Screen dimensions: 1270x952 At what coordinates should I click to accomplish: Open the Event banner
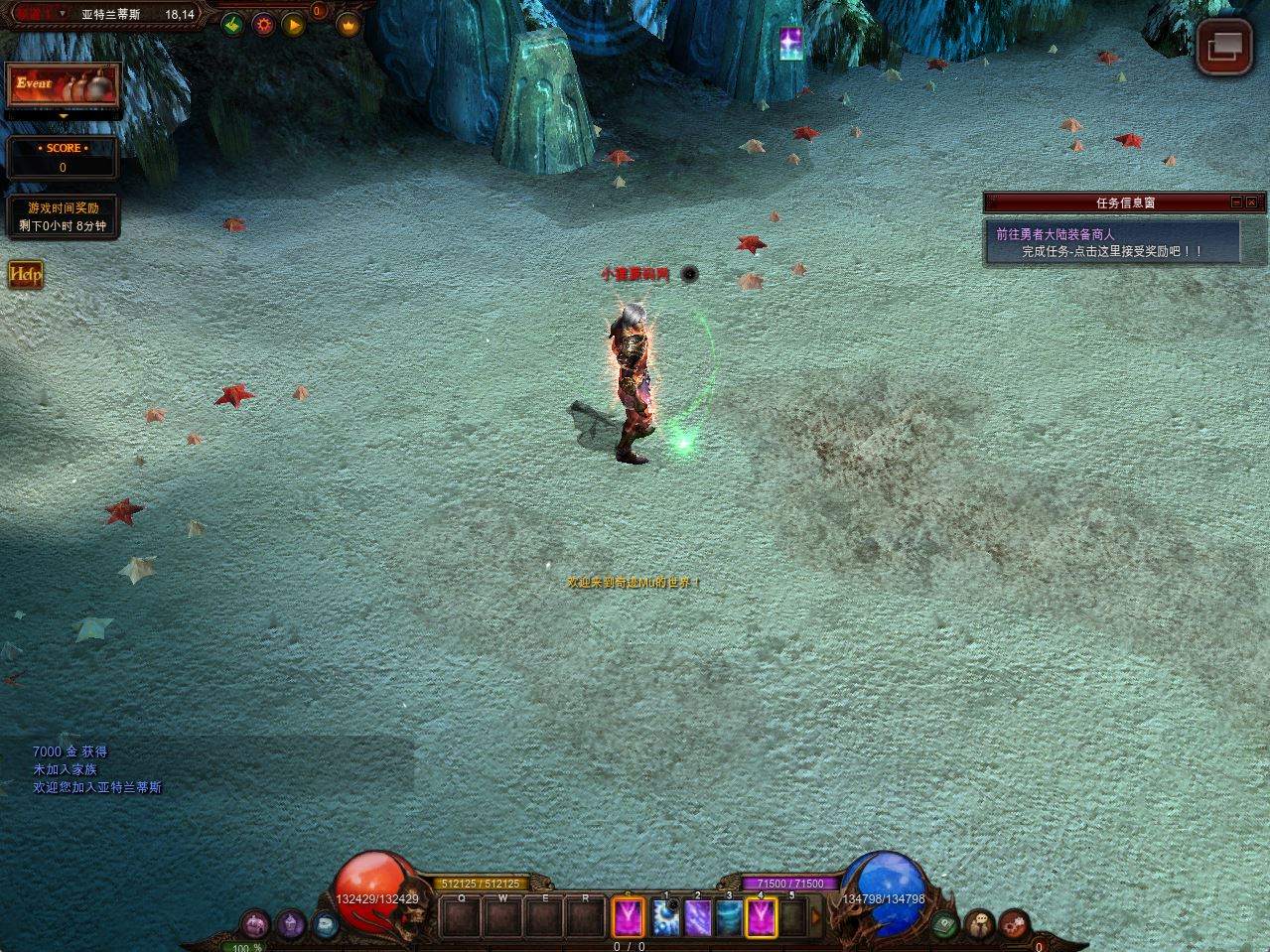(x=63, y=85)
